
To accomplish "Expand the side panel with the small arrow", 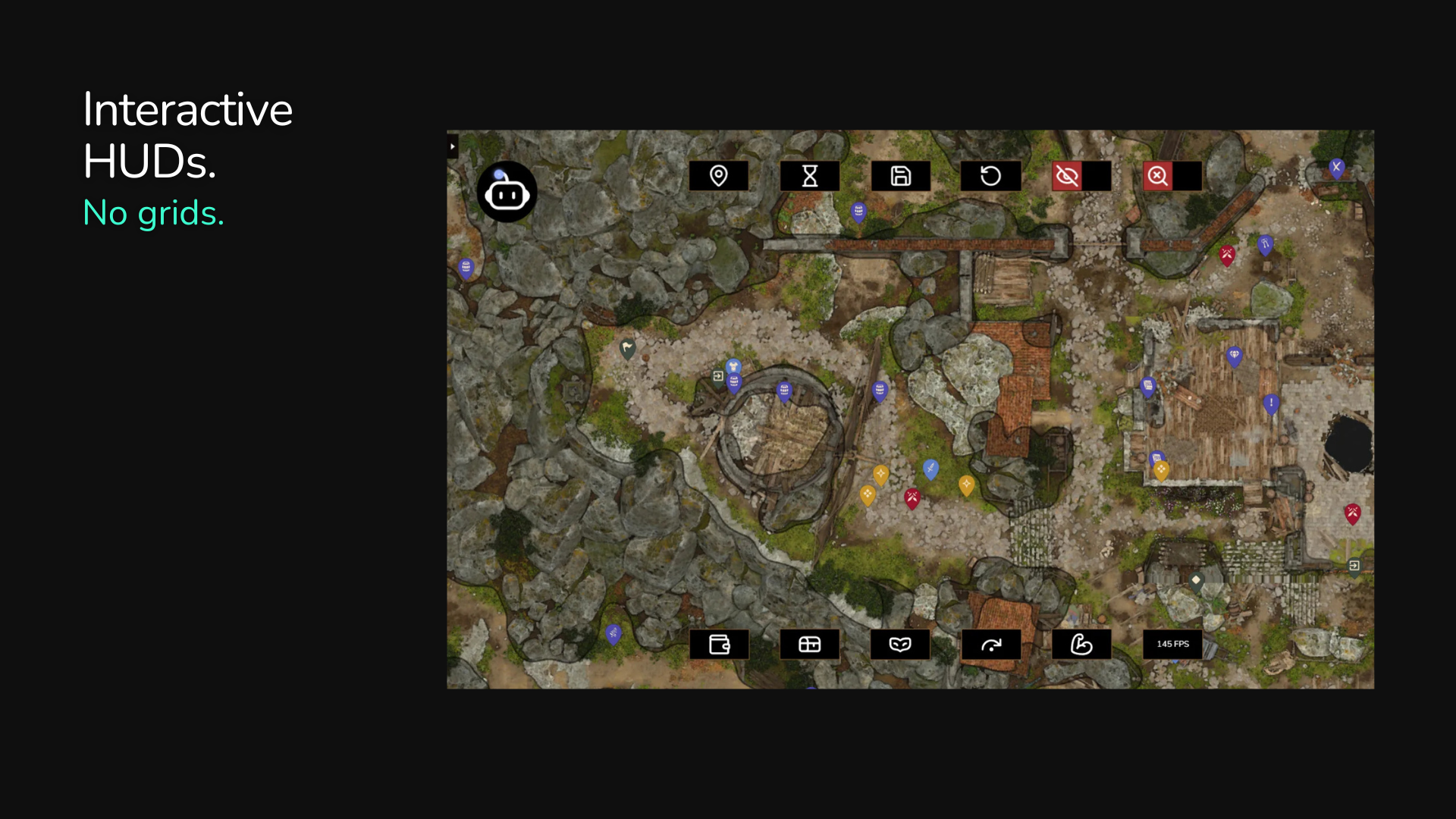I will (x=453, y=146).
